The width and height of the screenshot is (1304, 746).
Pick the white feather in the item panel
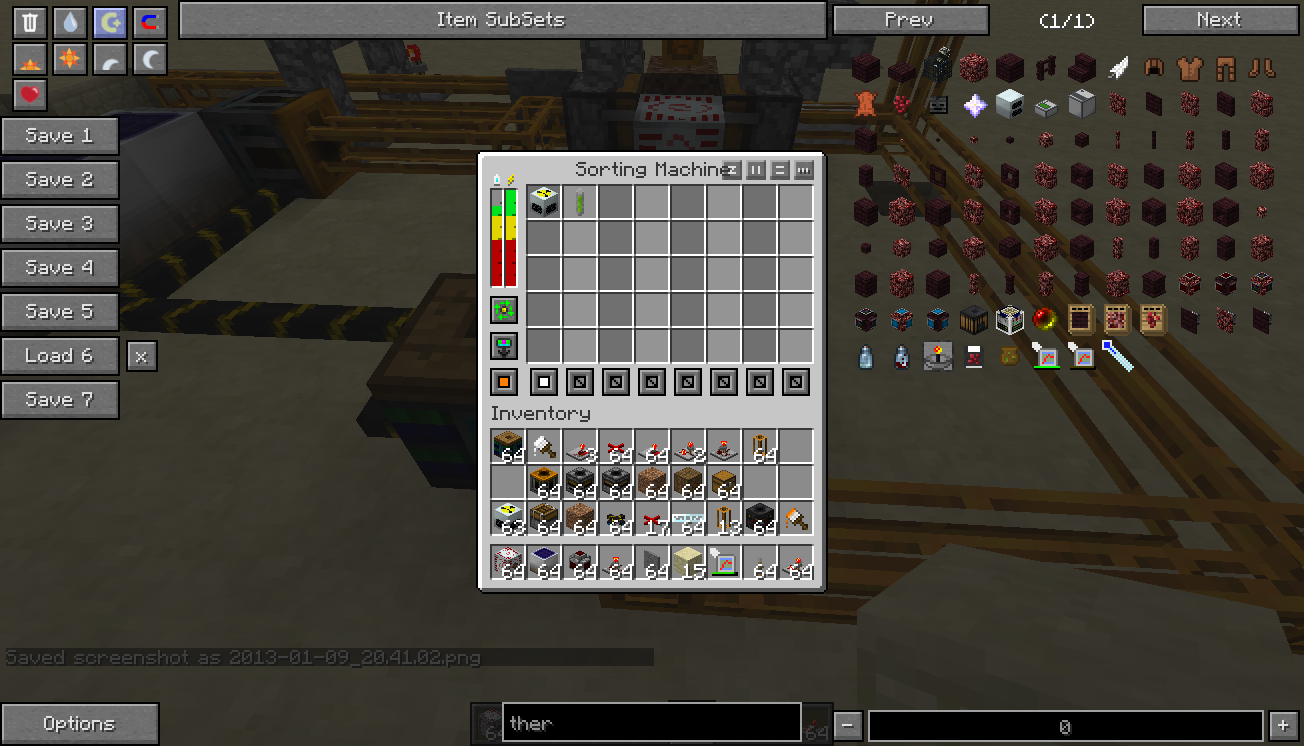(1118, 69)
